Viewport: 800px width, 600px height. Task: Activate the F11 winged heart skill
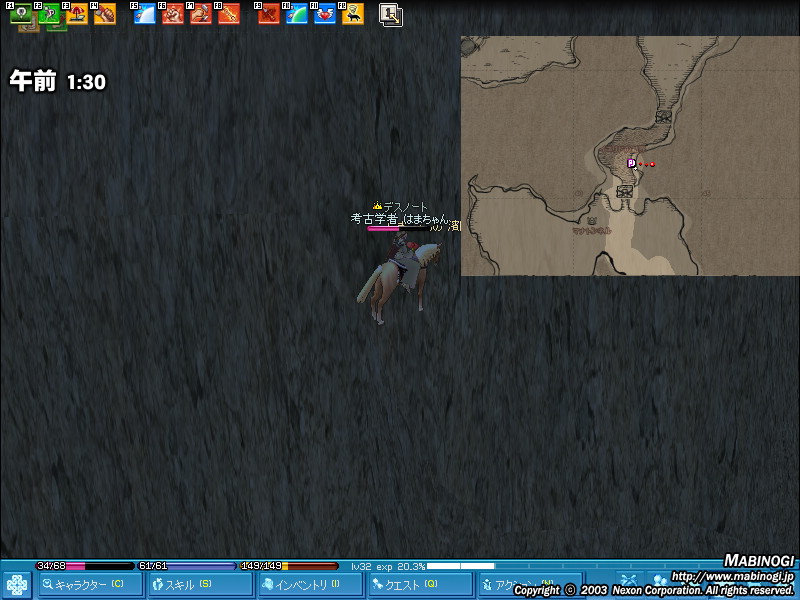[x=325, y=14]
